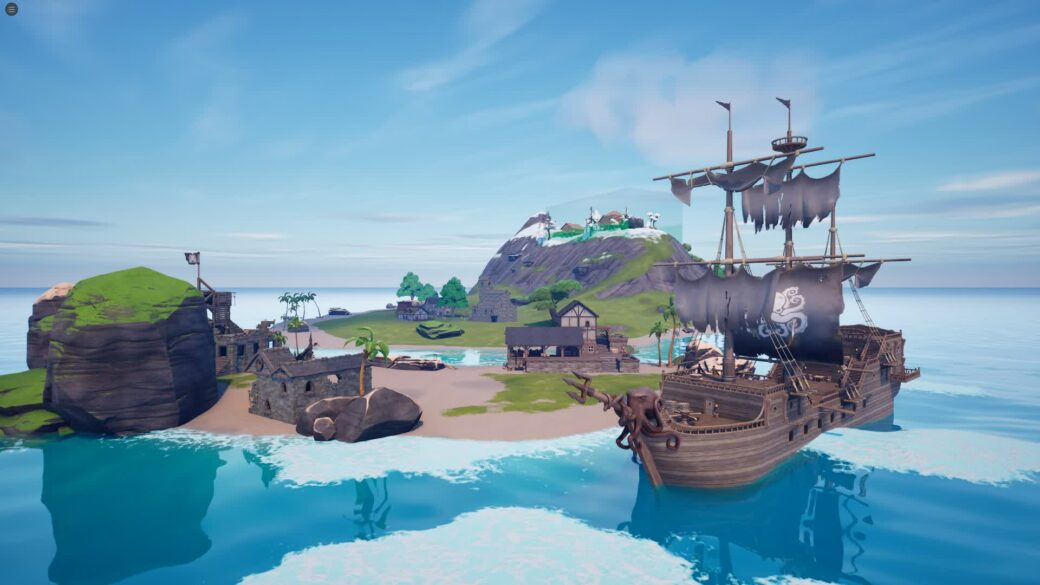The height and width of the screenshot is (585, 1040).
Task: Open the round hamburger menu button
Action: pos(10,9)
